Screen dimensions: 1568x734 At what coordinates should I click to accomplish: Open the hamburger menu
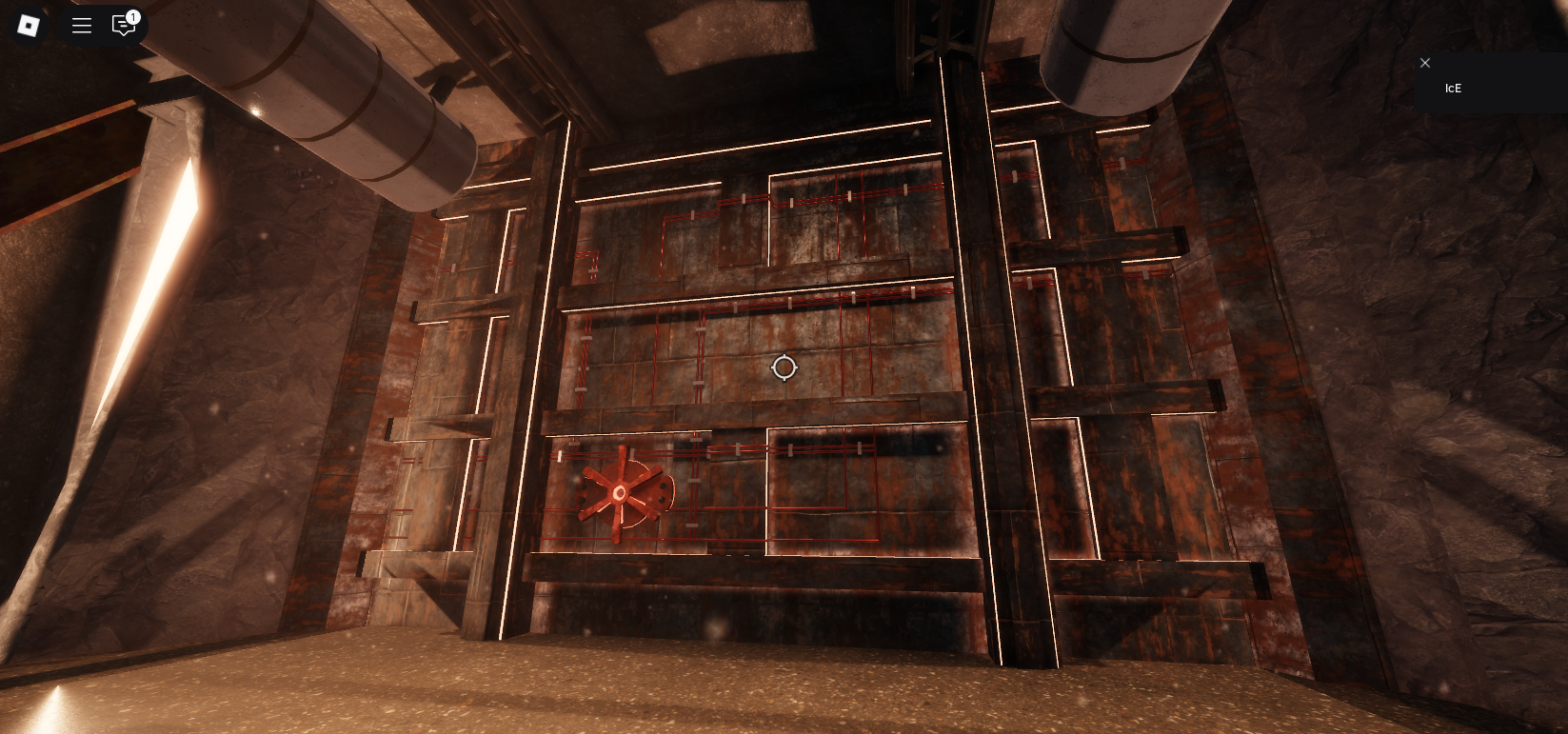click(x=82, y=26)
